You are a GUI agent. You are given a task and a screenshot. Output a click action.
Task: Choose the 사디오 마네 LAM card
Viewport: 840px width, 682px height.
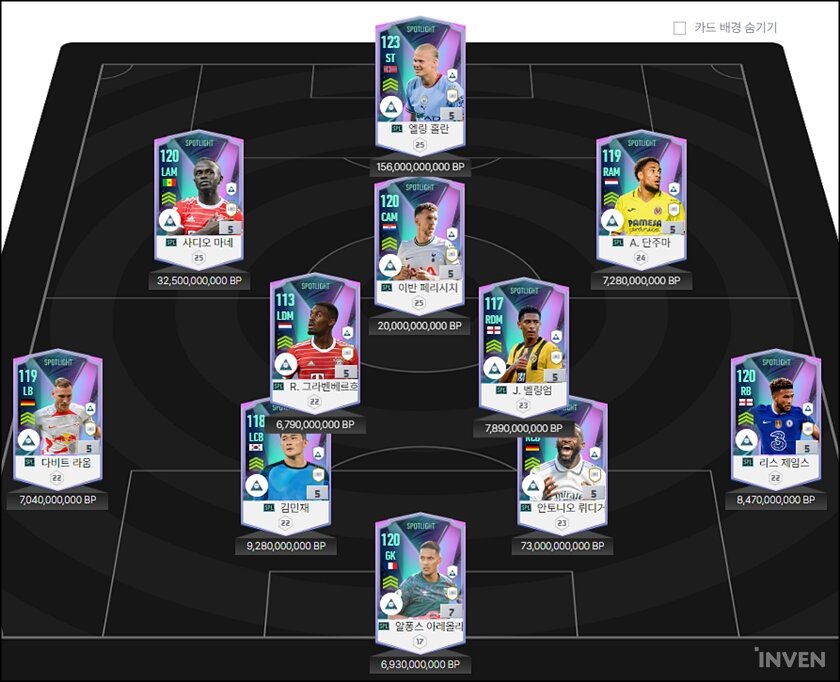click(199, 195)
